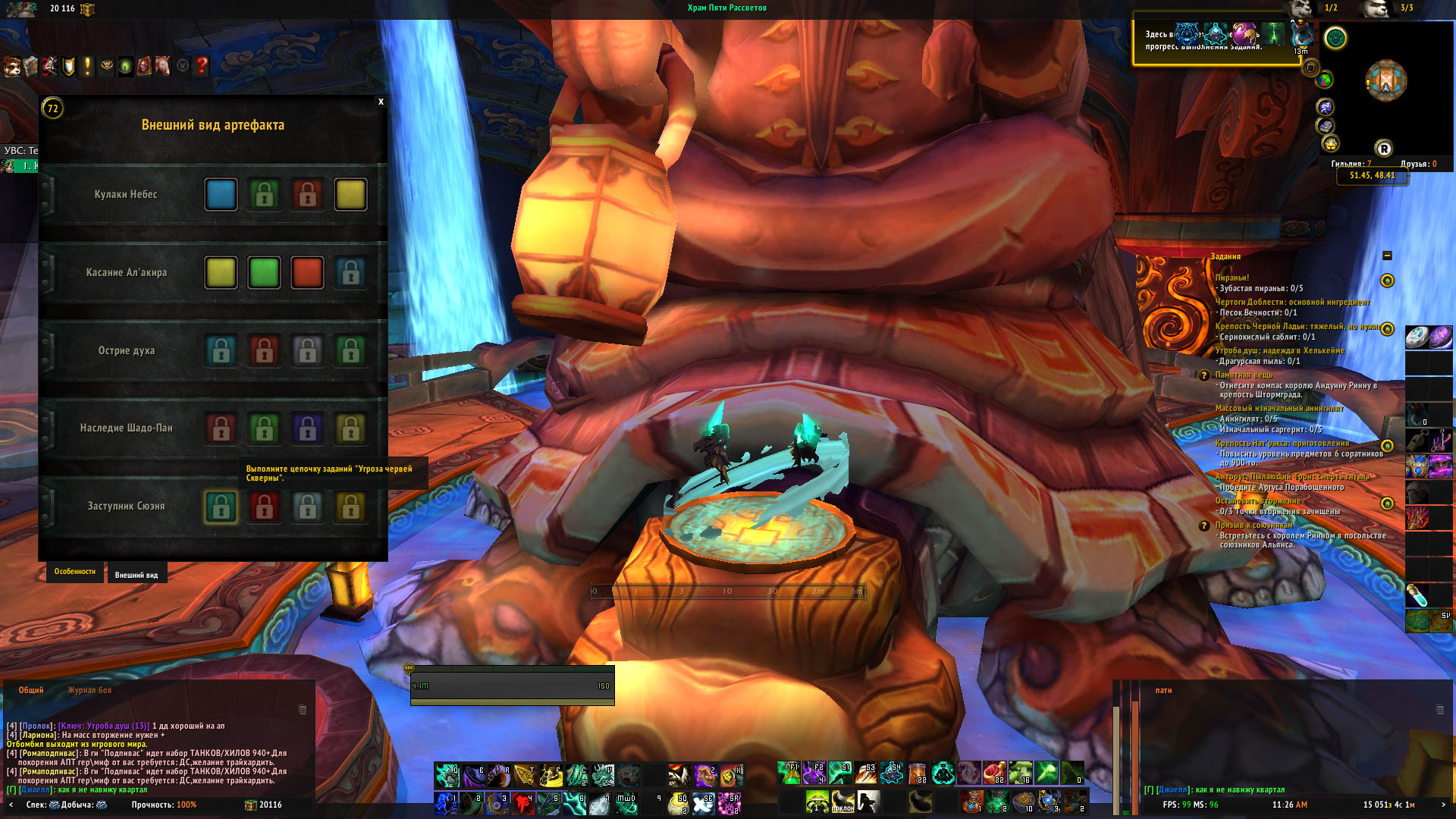1456x819 pixels.
Task: Click the red question mark micro-menu icon
Action: pos(201,66)
